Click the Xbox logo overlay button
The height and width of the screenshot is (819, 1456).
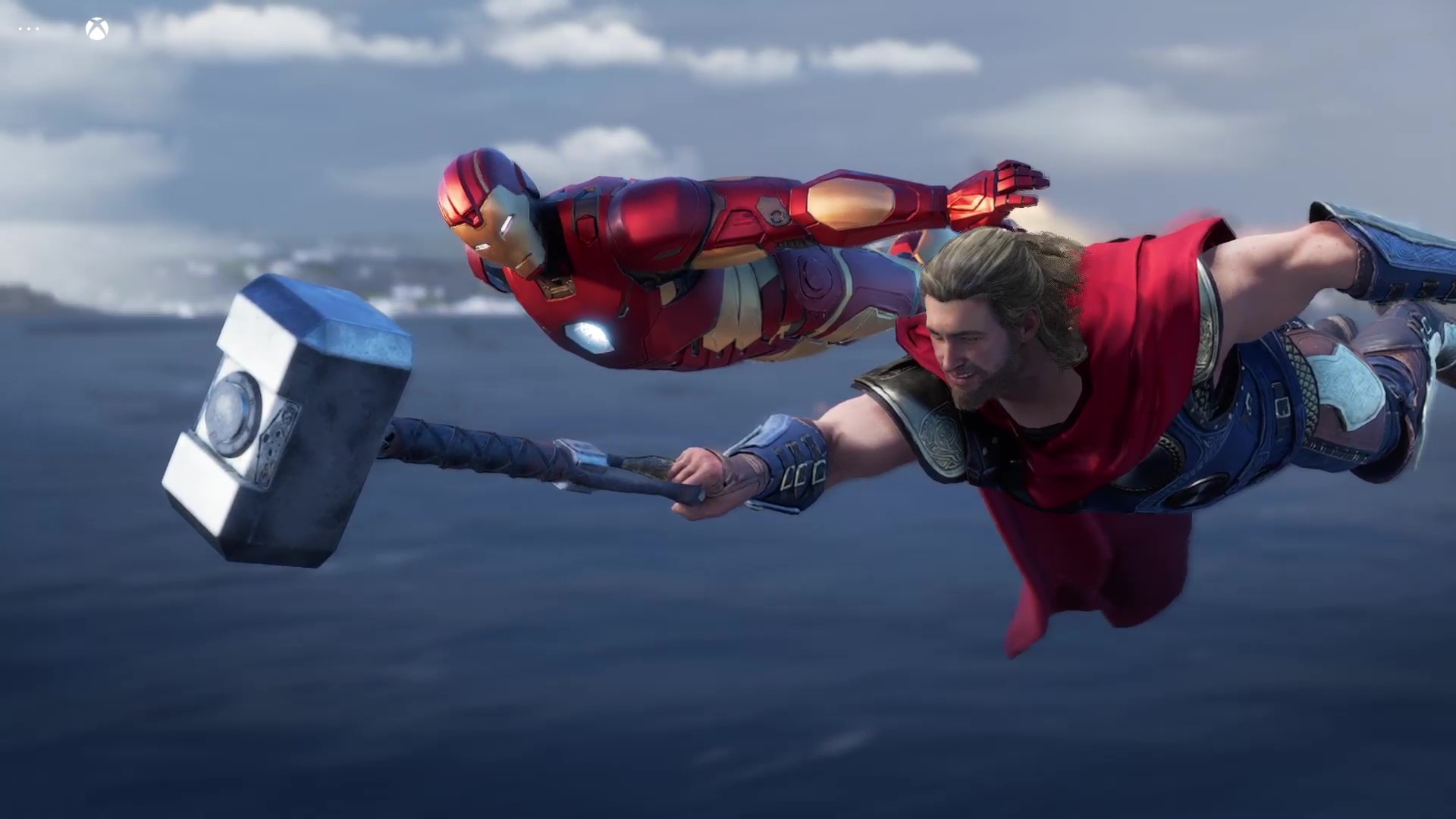pos(97,30)
